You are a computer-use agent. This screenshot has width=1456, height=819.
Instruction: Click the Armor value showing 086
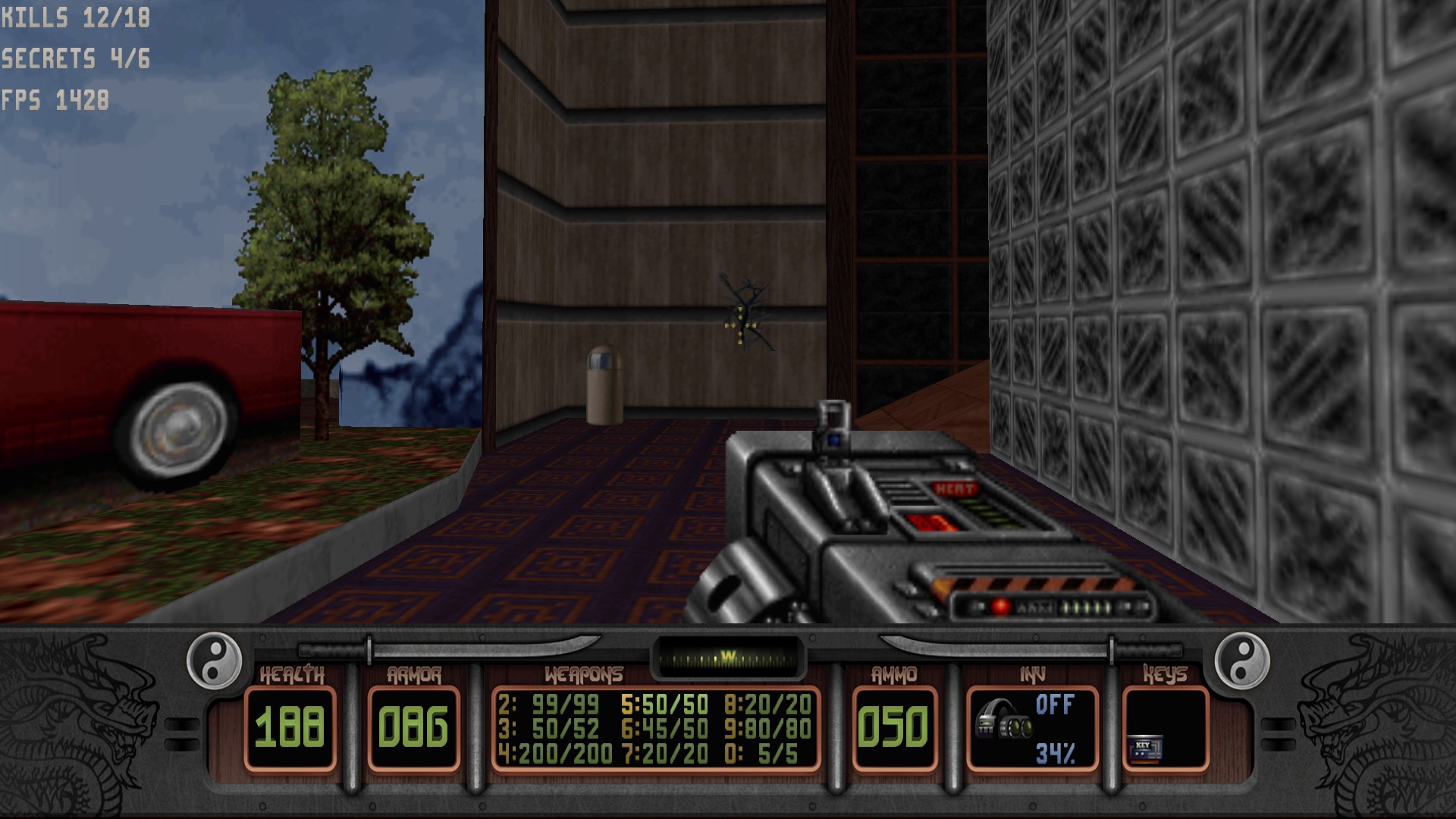(x=413, y=728)
